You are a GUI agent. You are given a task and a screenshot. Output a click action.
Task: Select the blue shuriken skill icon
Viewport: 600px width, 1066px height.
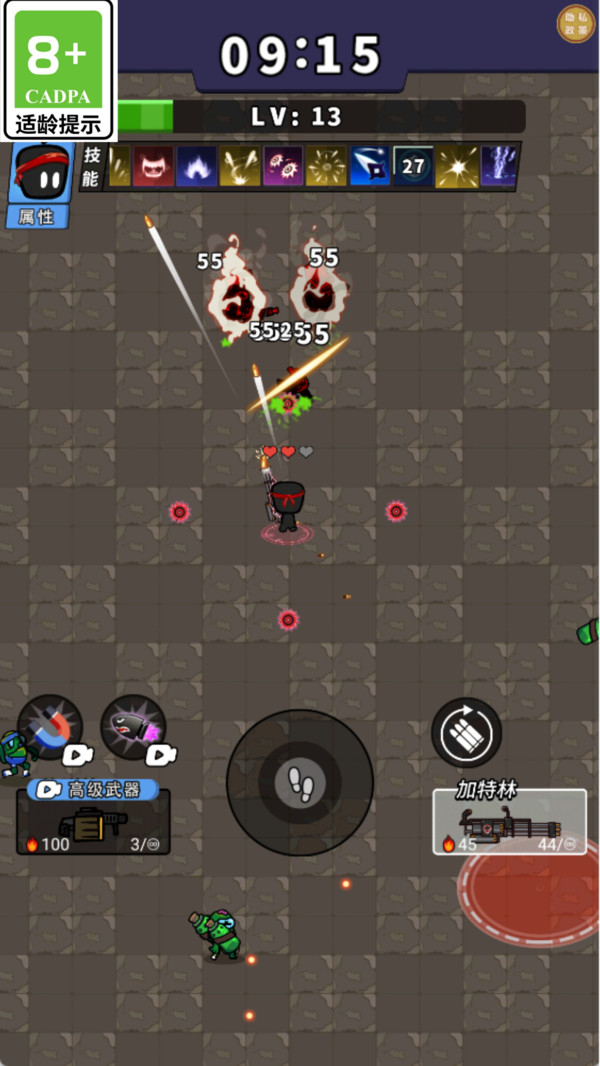click(369, 167)
